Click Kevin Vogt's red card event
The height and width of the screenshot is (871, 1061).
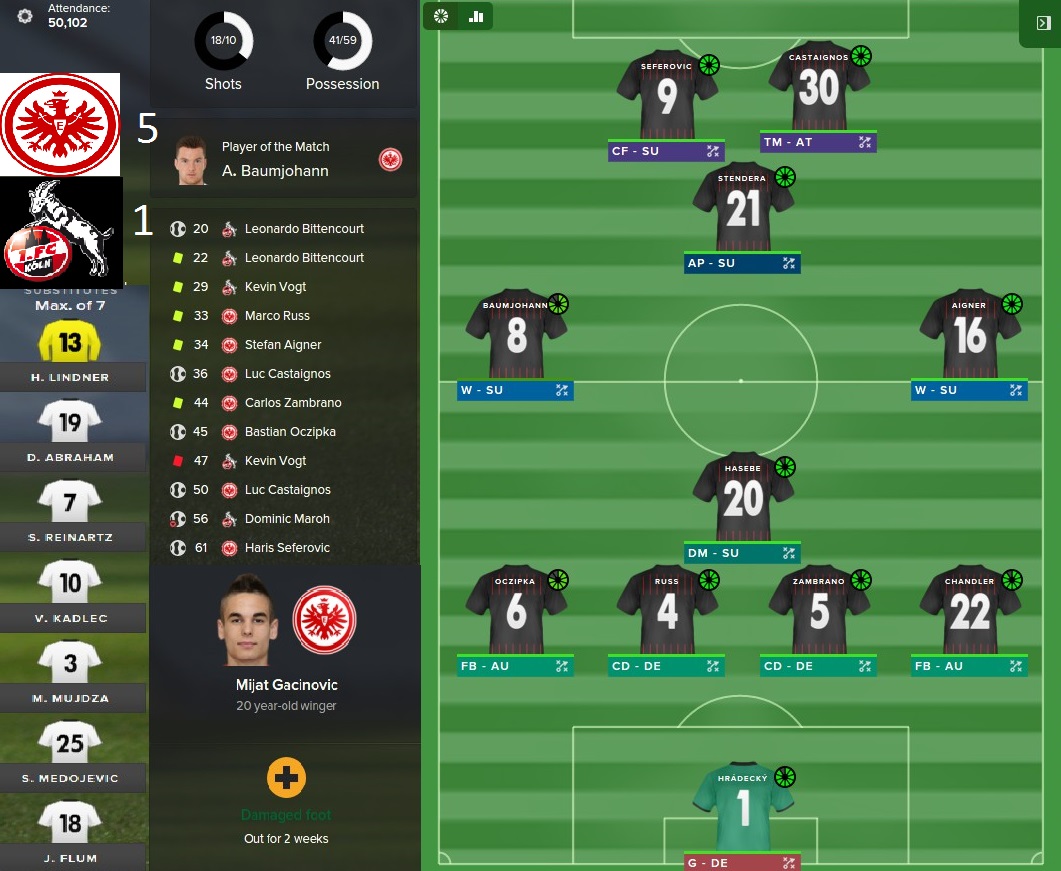275,461
